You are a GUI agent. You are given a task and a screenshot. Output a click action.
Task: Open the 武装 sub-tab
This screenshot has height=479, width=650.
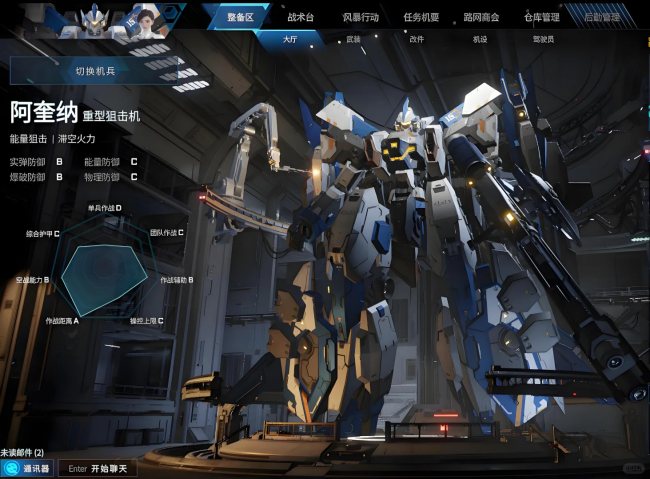coord(353,40)
